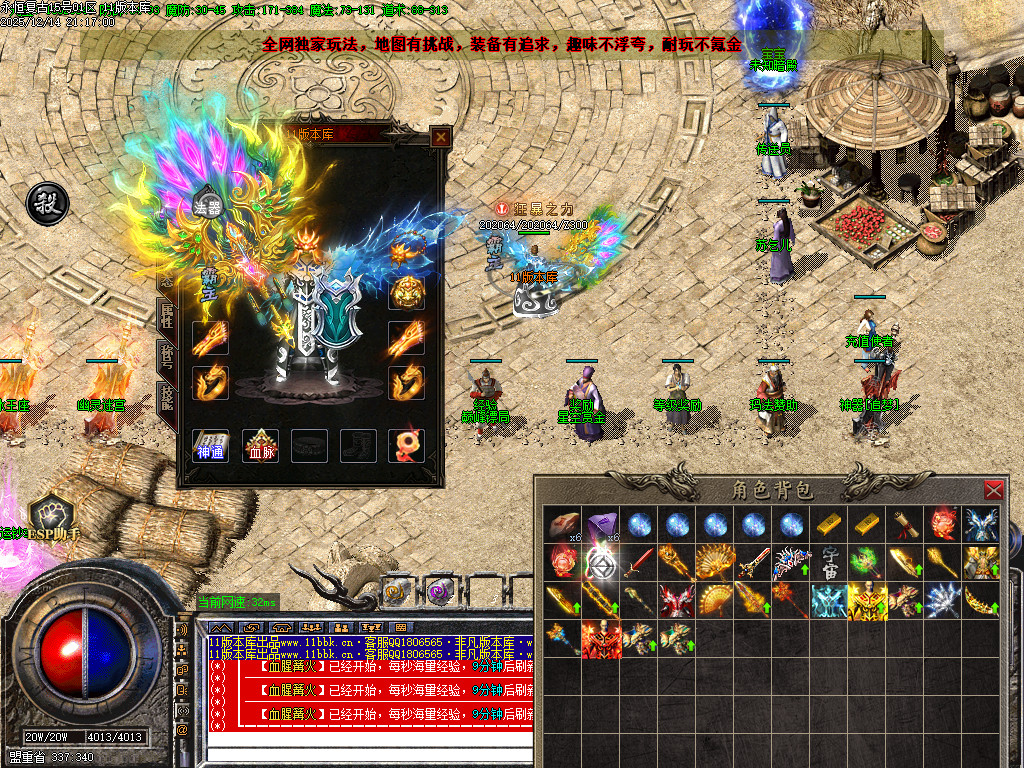This screenshot has height=768, width=1024.
Task: Click the 法器 artifact badge
Action: click(x=206, y=207)
